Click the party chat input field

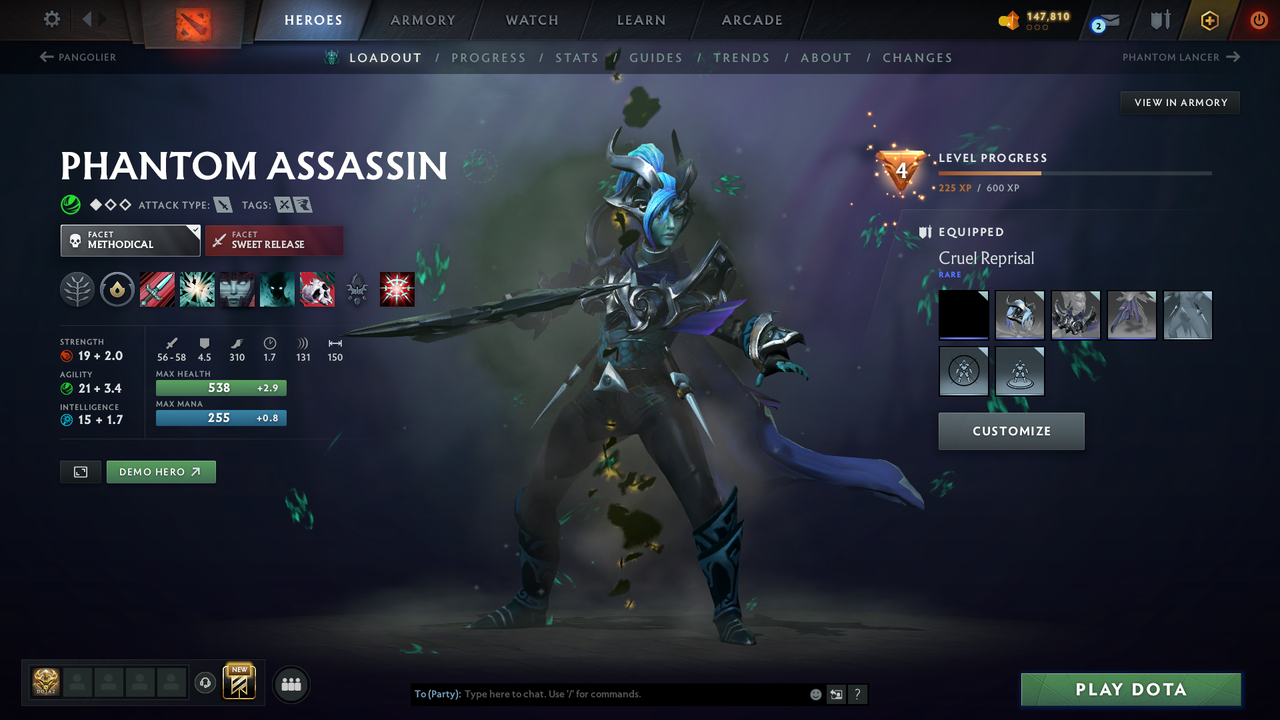point(600,693)
